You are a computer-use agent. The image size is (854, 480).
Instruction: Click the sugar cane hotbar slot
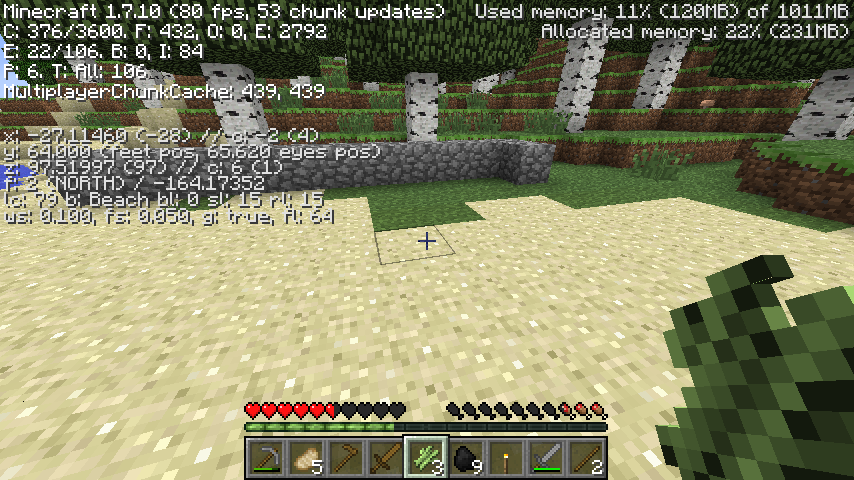point(426,458)
